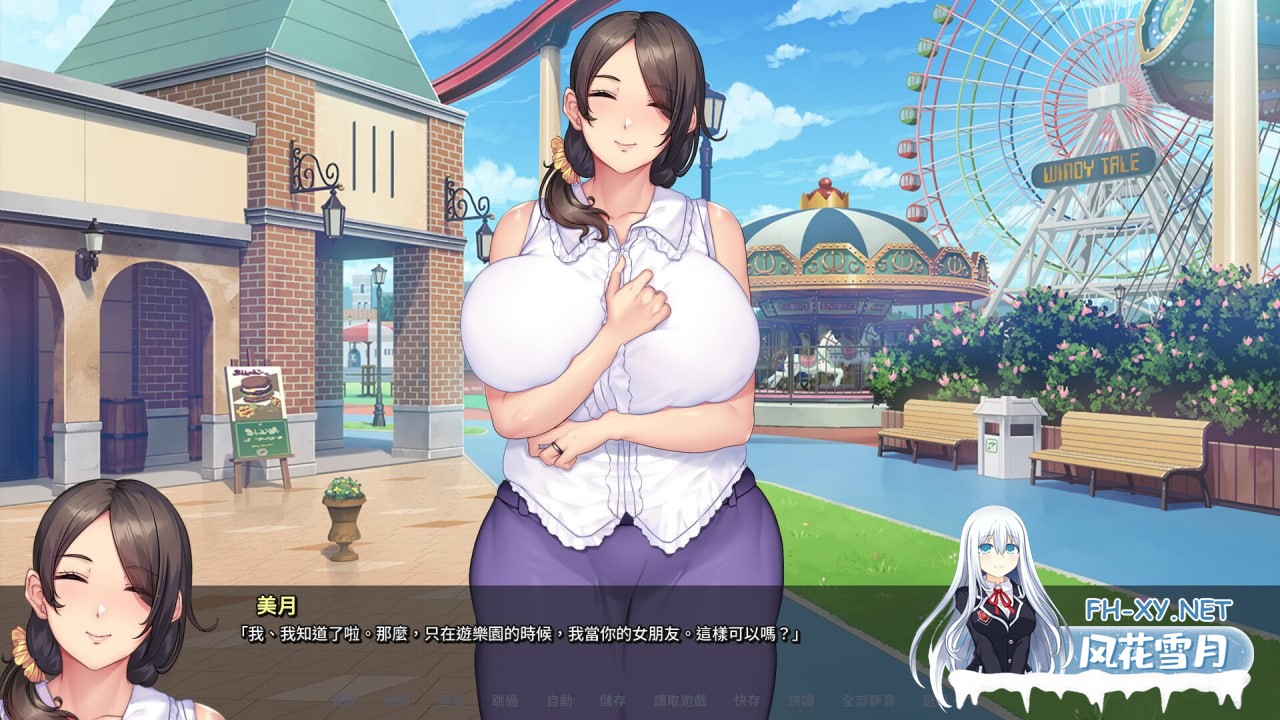Click the leftmost grayed-out menu option
This screenshot has height=720, width=1280.
344,703
